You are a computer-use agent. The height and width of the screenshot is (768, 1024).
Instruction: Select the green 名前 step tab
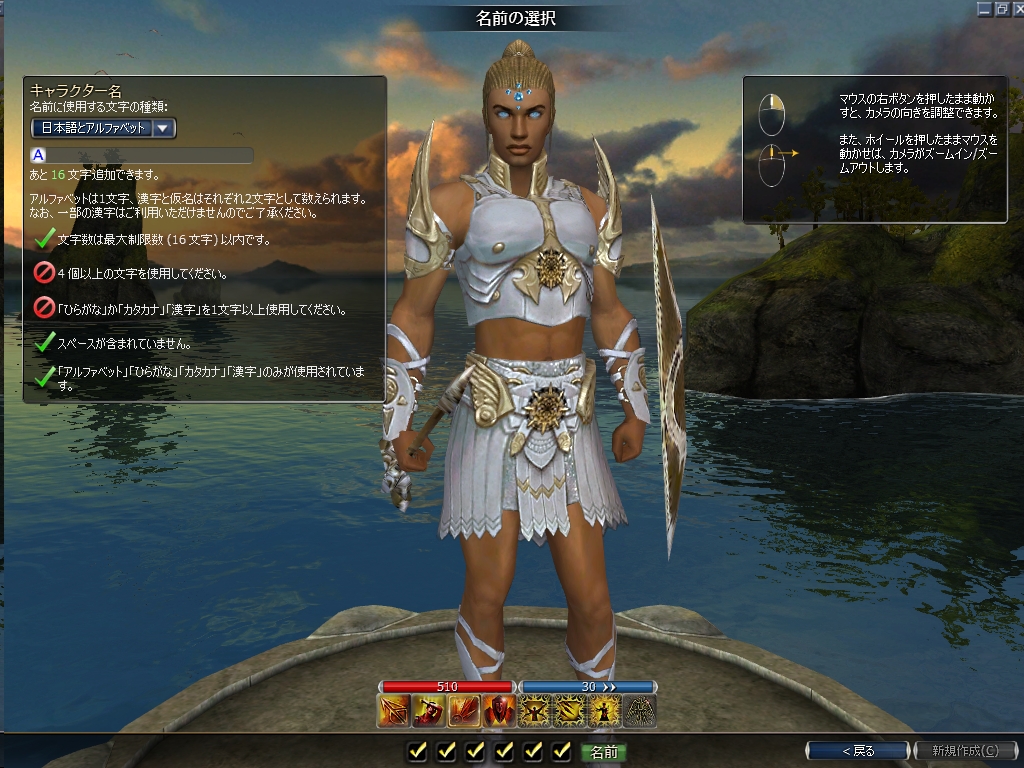click(604, 751)
